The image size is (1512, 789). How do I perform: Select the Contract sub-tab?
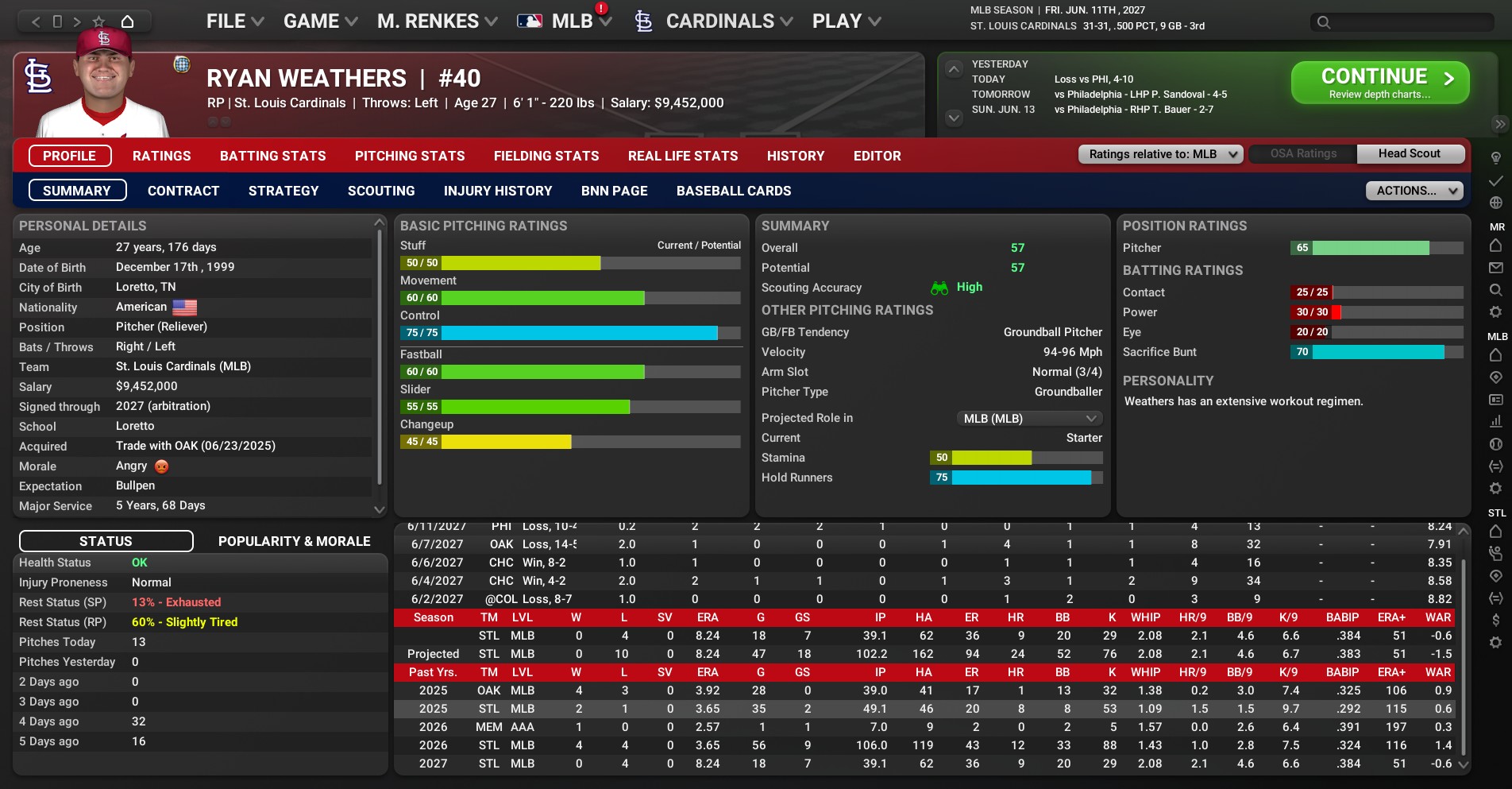pos(183,191)
